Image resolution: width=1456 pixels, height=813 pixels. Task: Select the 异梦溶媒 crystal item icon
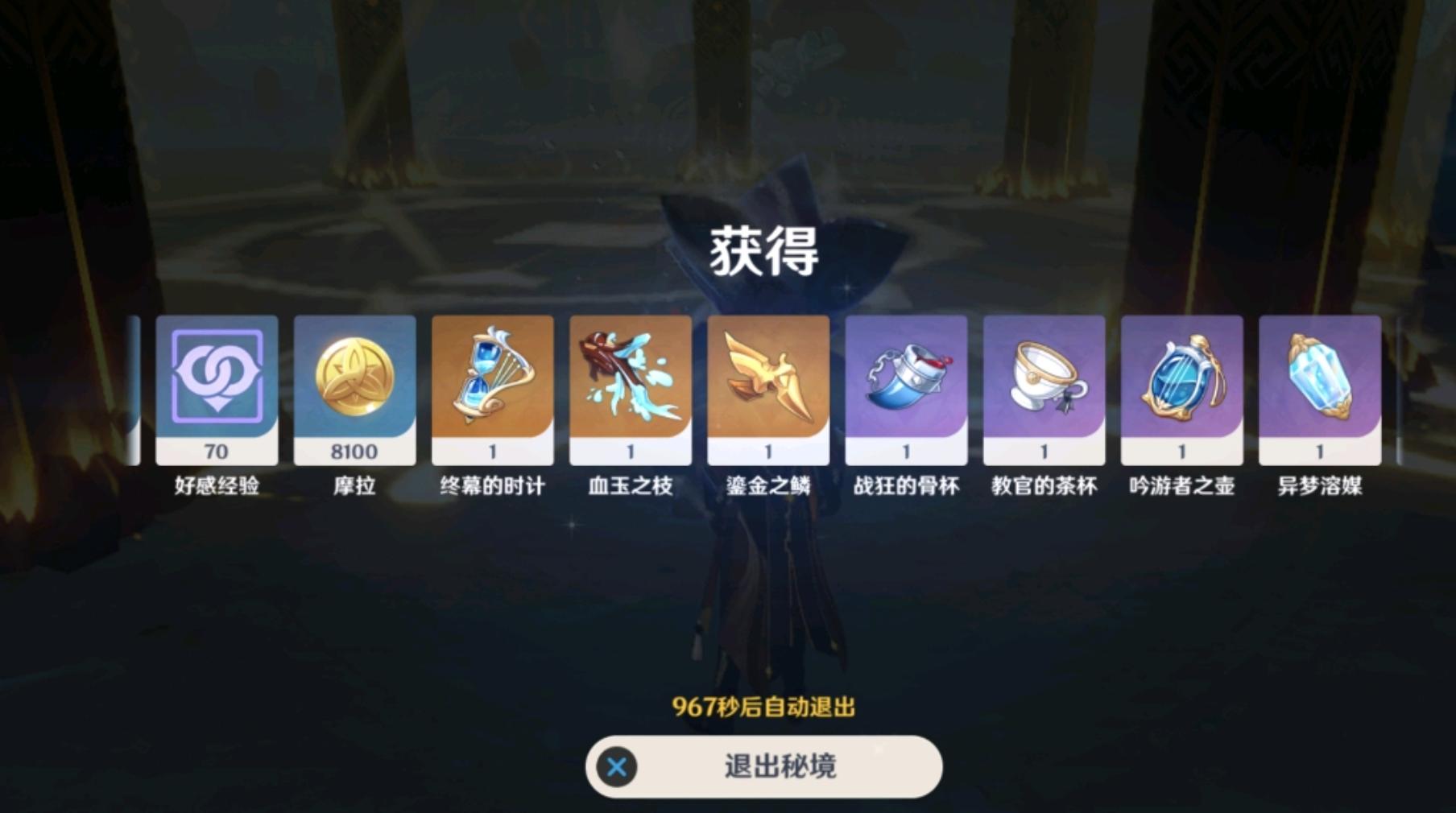[x=1319, y=378]
